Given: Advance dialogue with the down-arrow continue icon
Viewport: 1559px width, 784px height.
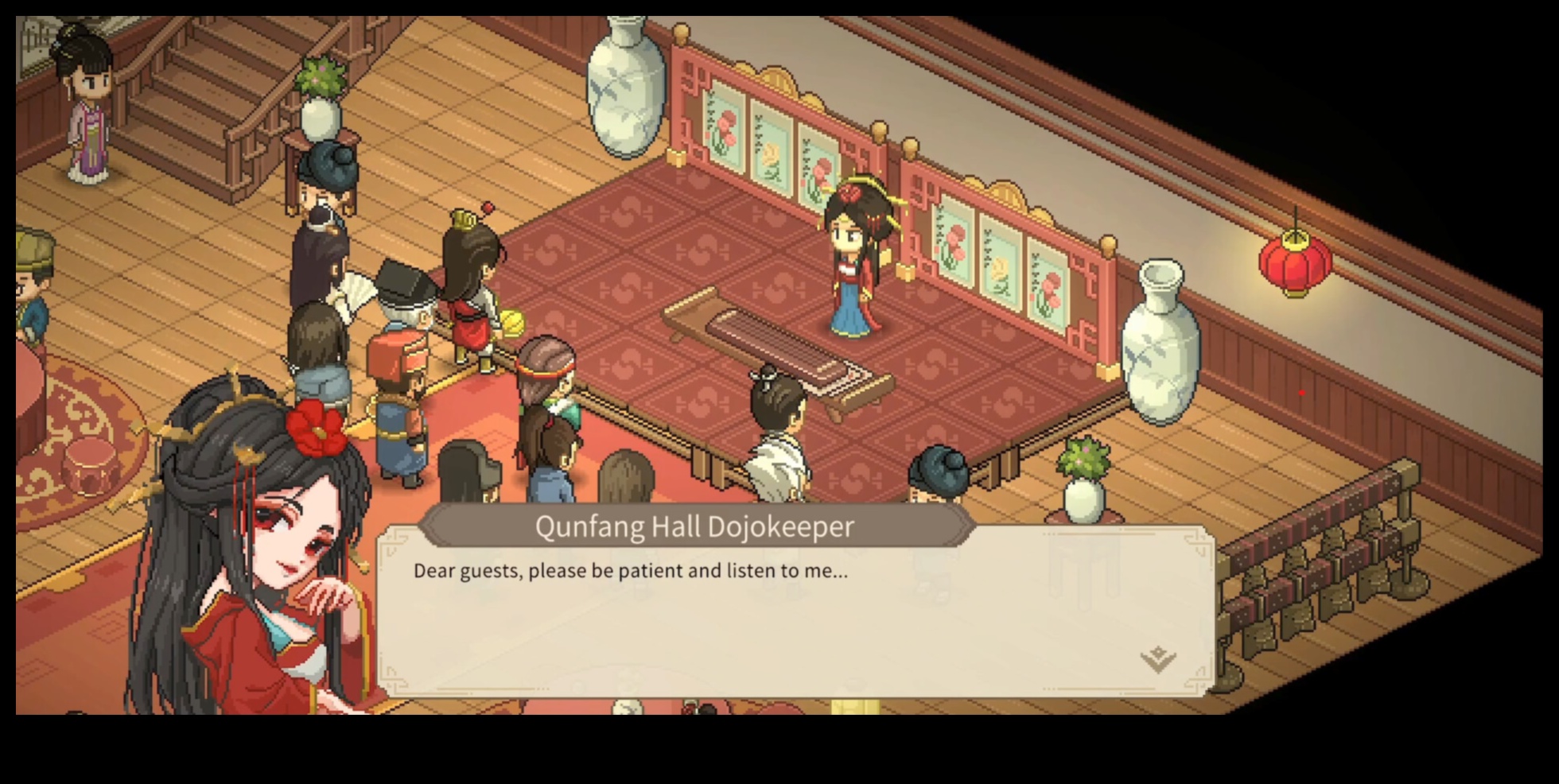Looking at the screenshot, I should [x=1157, y=658].
